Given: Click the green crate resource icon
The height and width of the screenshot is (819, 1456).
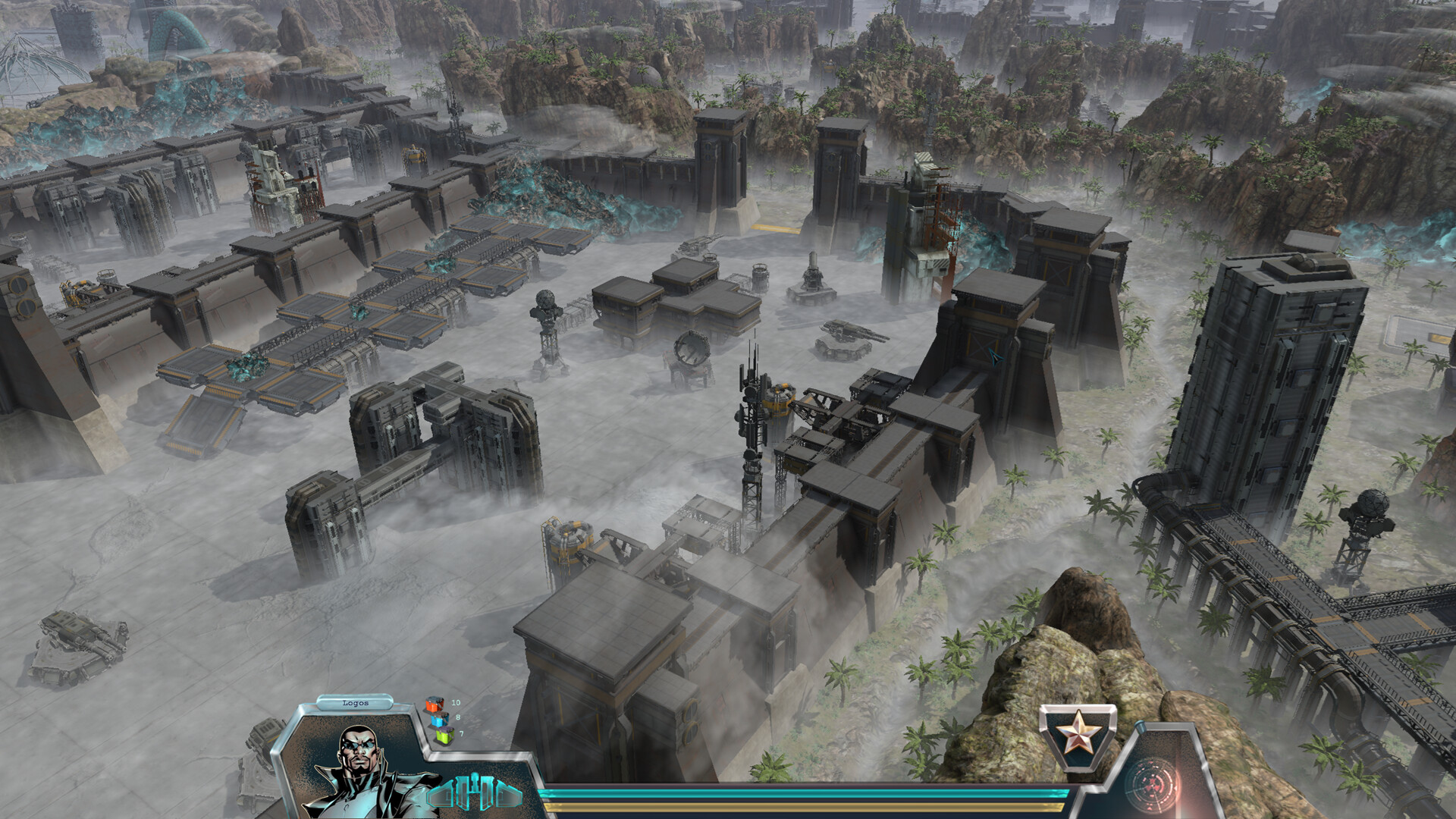Looking at the screenshot, I should 443,736.
